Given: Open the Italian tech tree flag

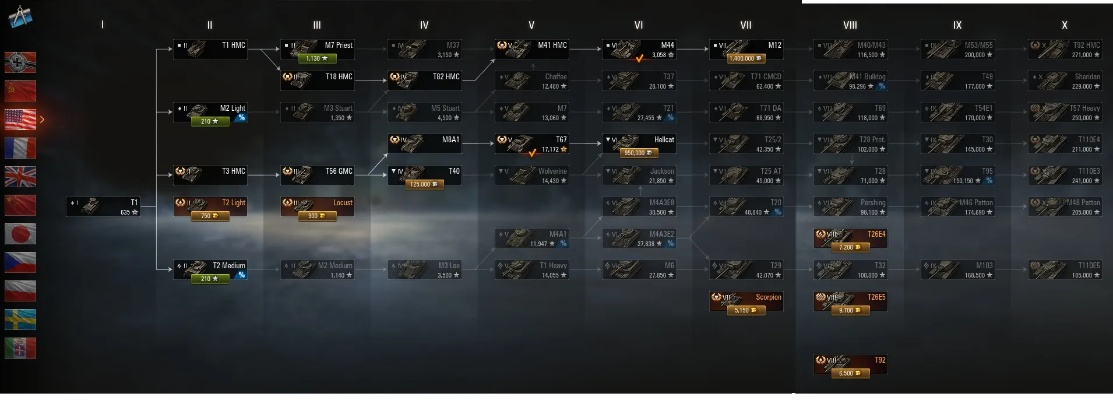Looking at the screenshot, I should [x=20, y=348].
